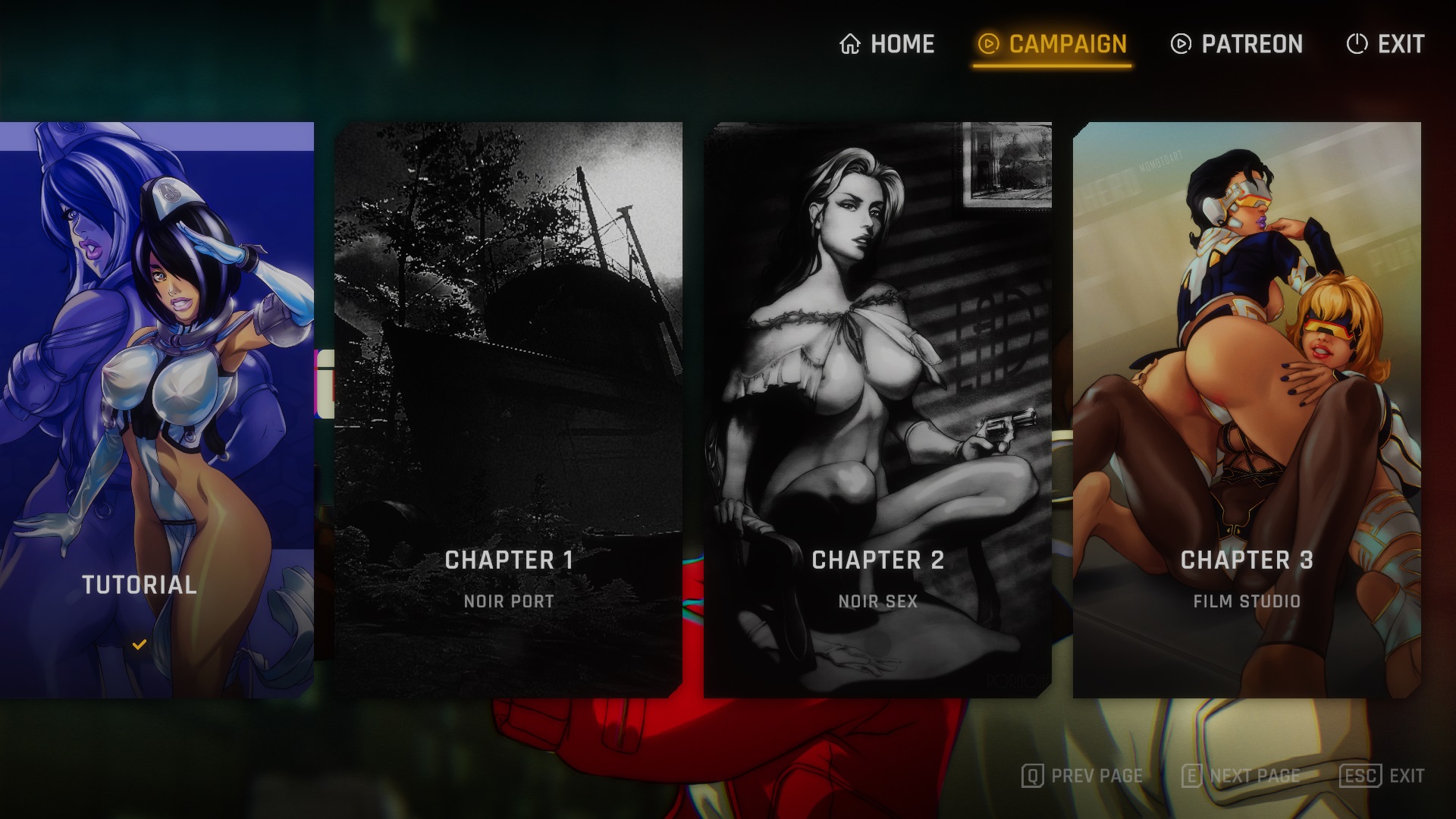1456x819 pixels.
Task: Switch to the Campaign tab
Action: coord(1053,44)
